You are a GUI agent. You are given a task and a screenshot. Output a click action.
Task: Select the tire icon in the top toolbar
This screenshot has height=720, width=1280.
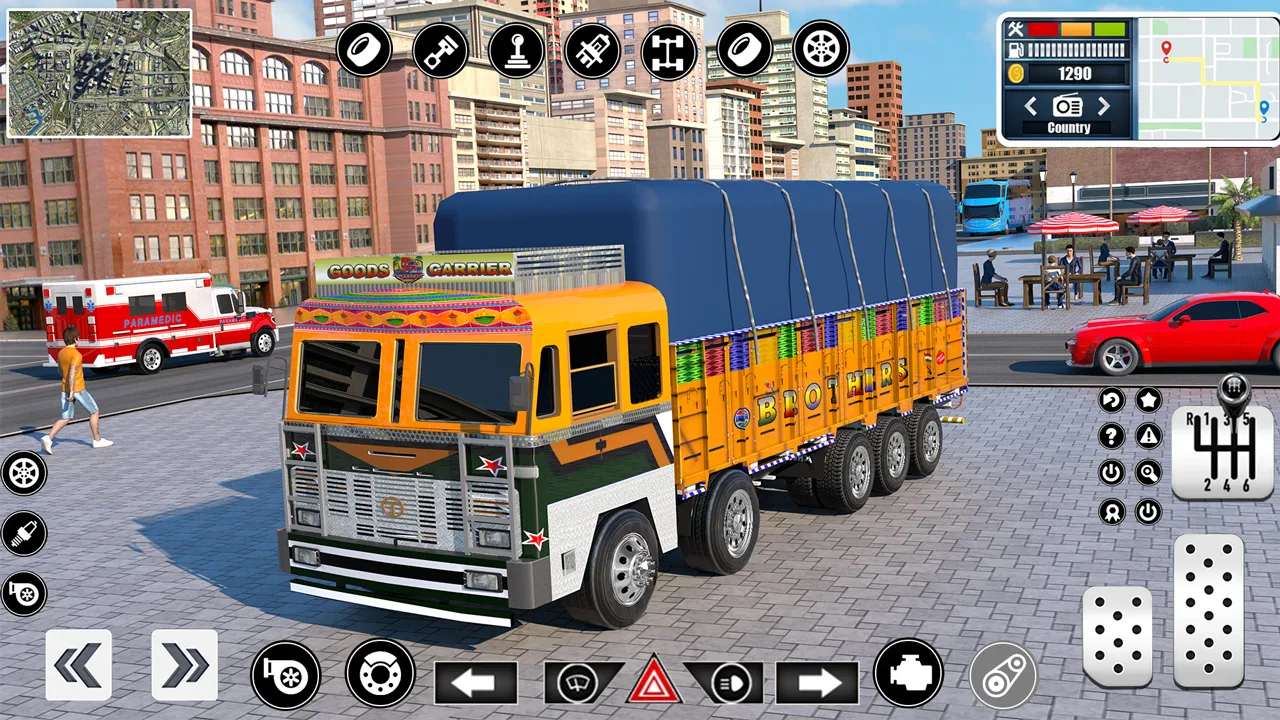point(365,50)
